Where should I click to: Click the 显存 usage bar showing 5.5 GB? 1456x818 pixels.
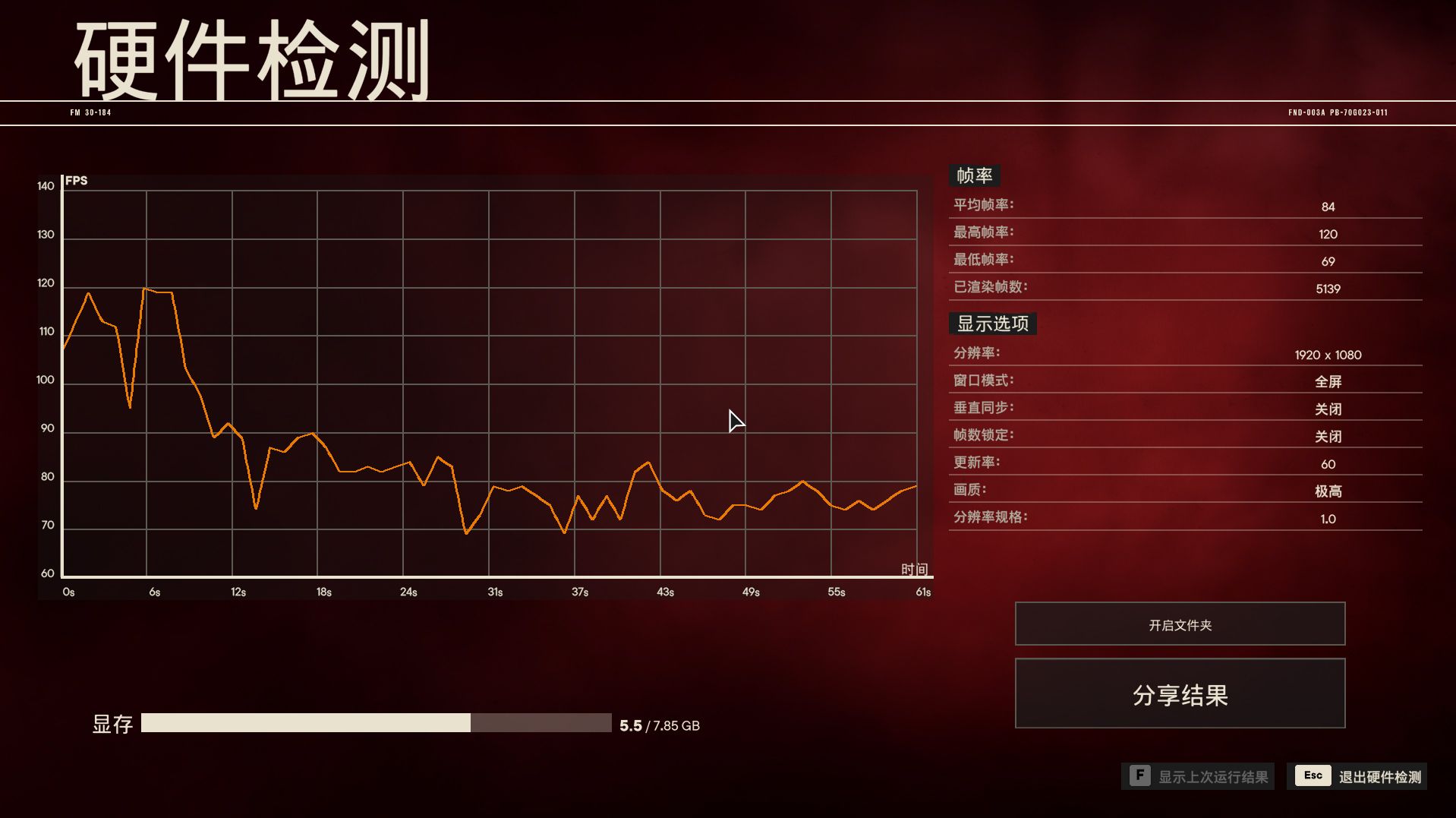[x=376, y=724]
